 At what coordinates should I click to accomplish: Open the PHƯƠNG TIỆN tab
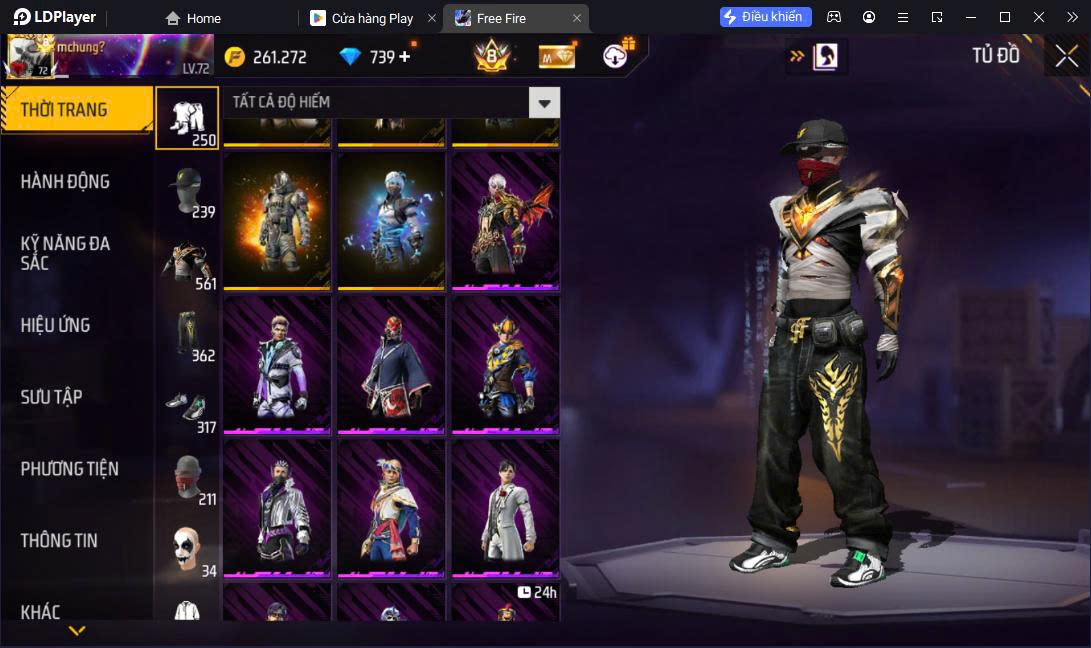(x=70, y=469)
